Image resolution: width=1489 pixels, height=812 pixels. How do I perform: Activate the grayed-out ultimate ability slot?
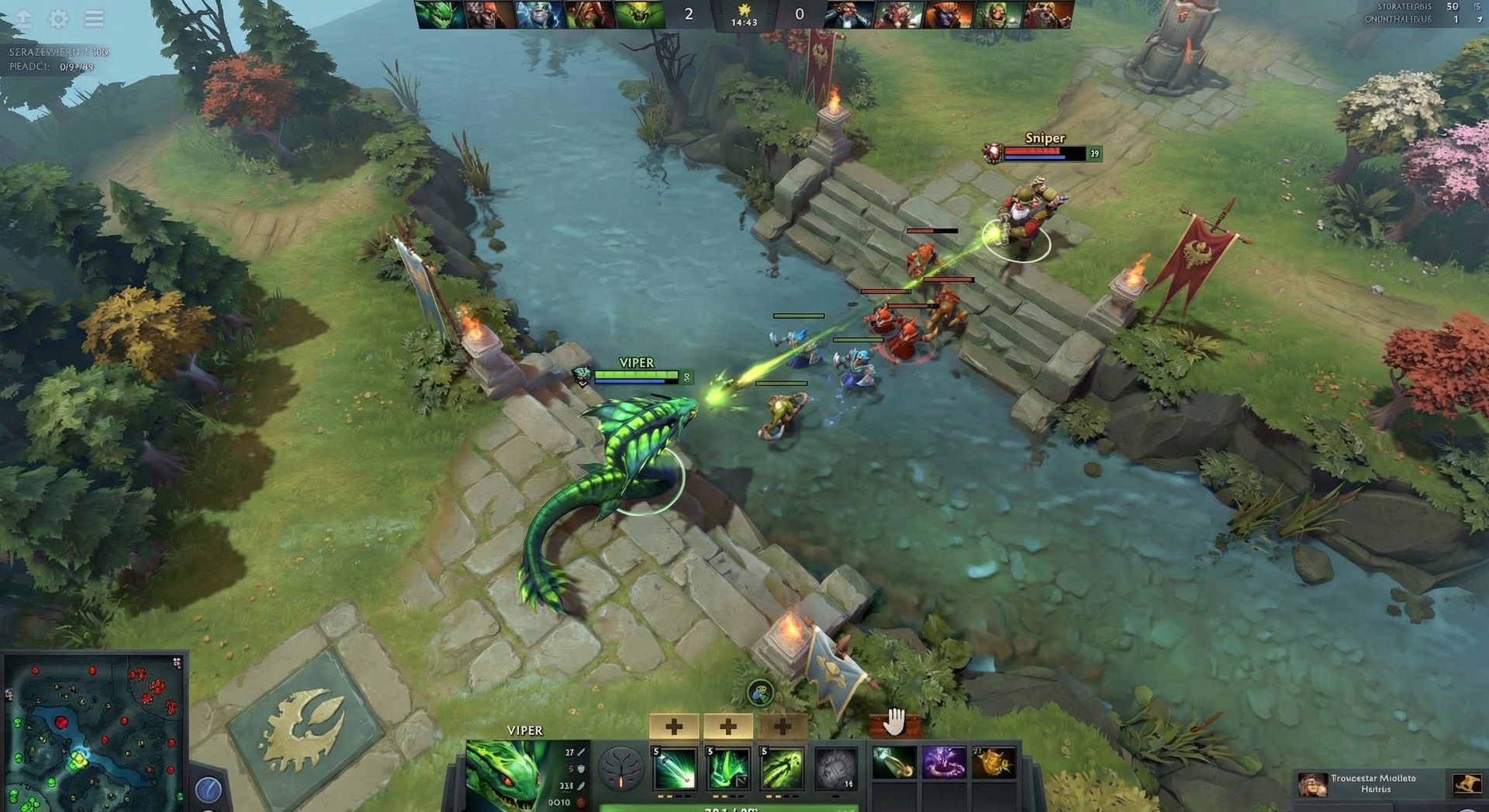(835, 769)
